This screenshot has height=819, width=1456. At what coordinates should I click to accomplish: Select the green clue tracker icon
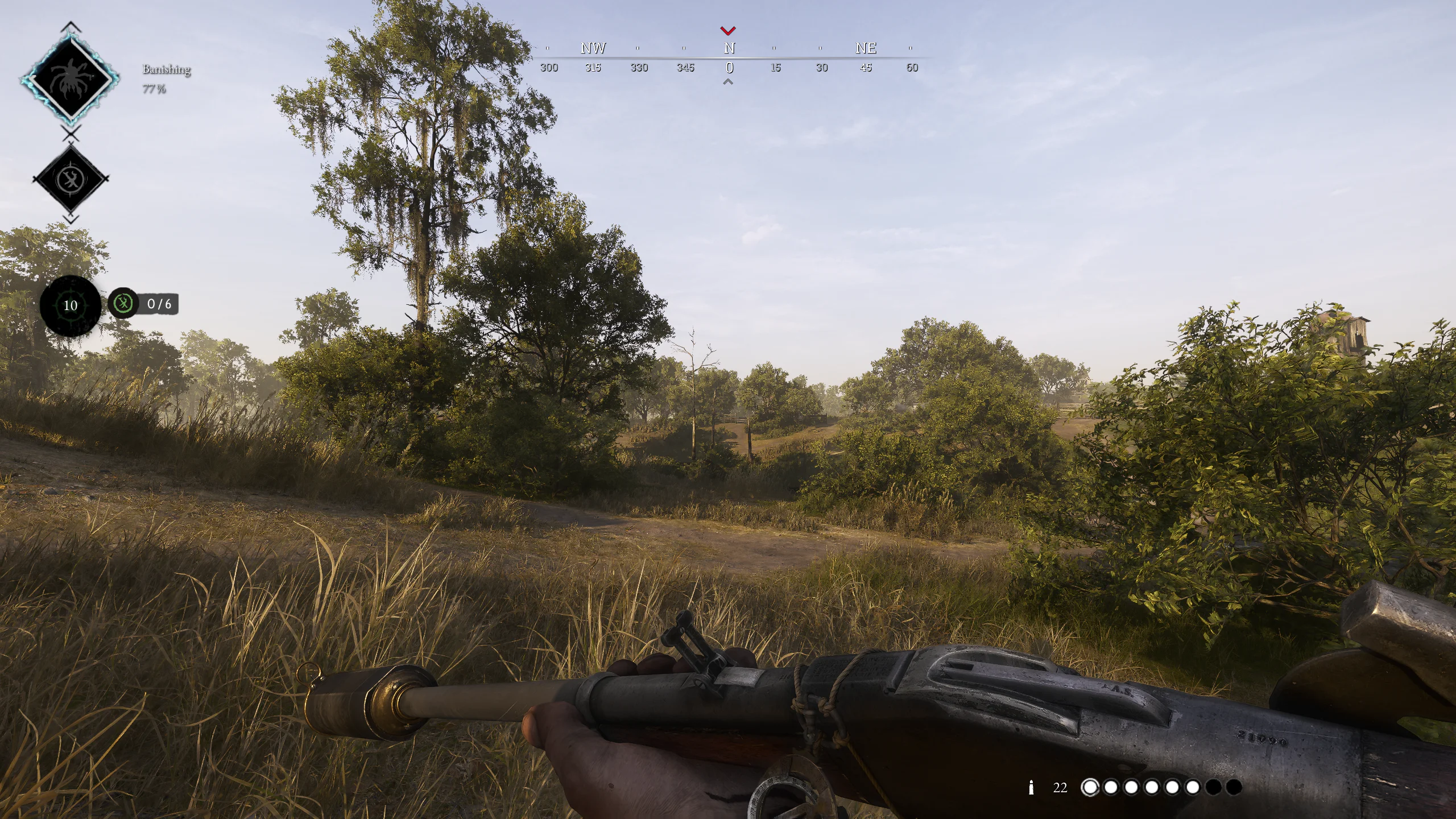tap(123, 303)
